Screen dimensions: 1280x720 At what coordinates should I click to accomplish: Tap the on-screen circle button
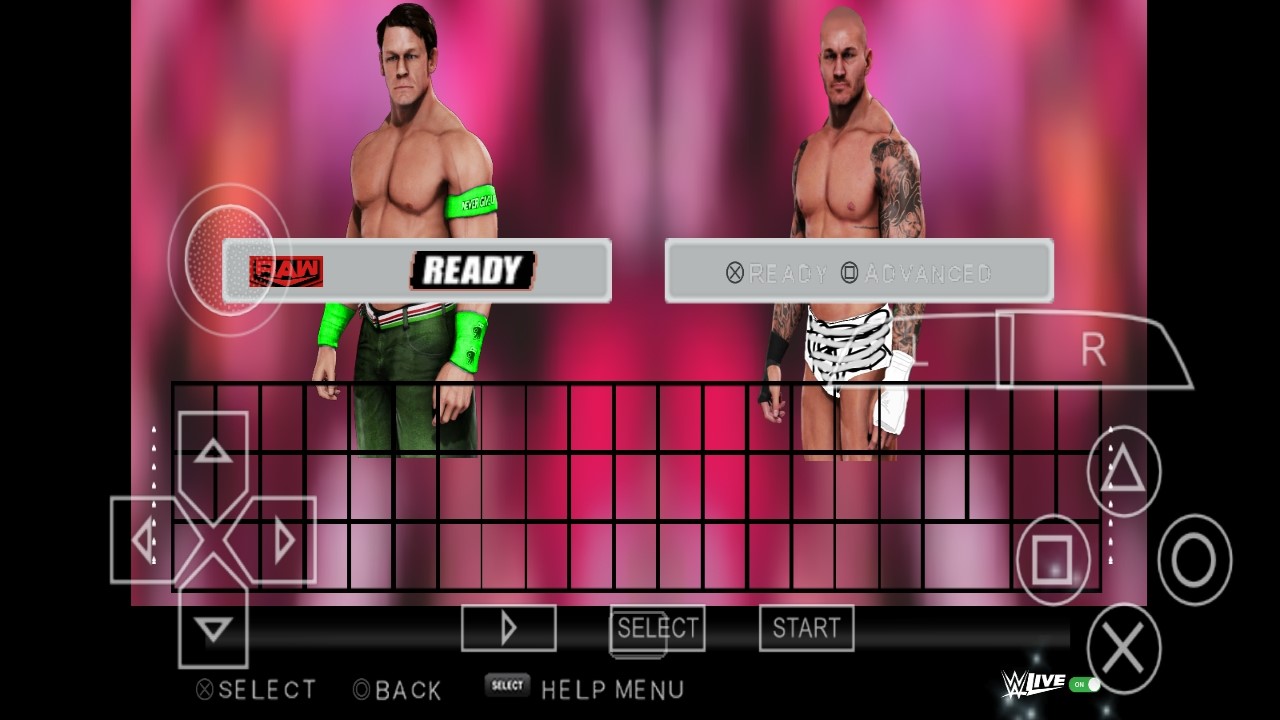(x=1194, y=560)
